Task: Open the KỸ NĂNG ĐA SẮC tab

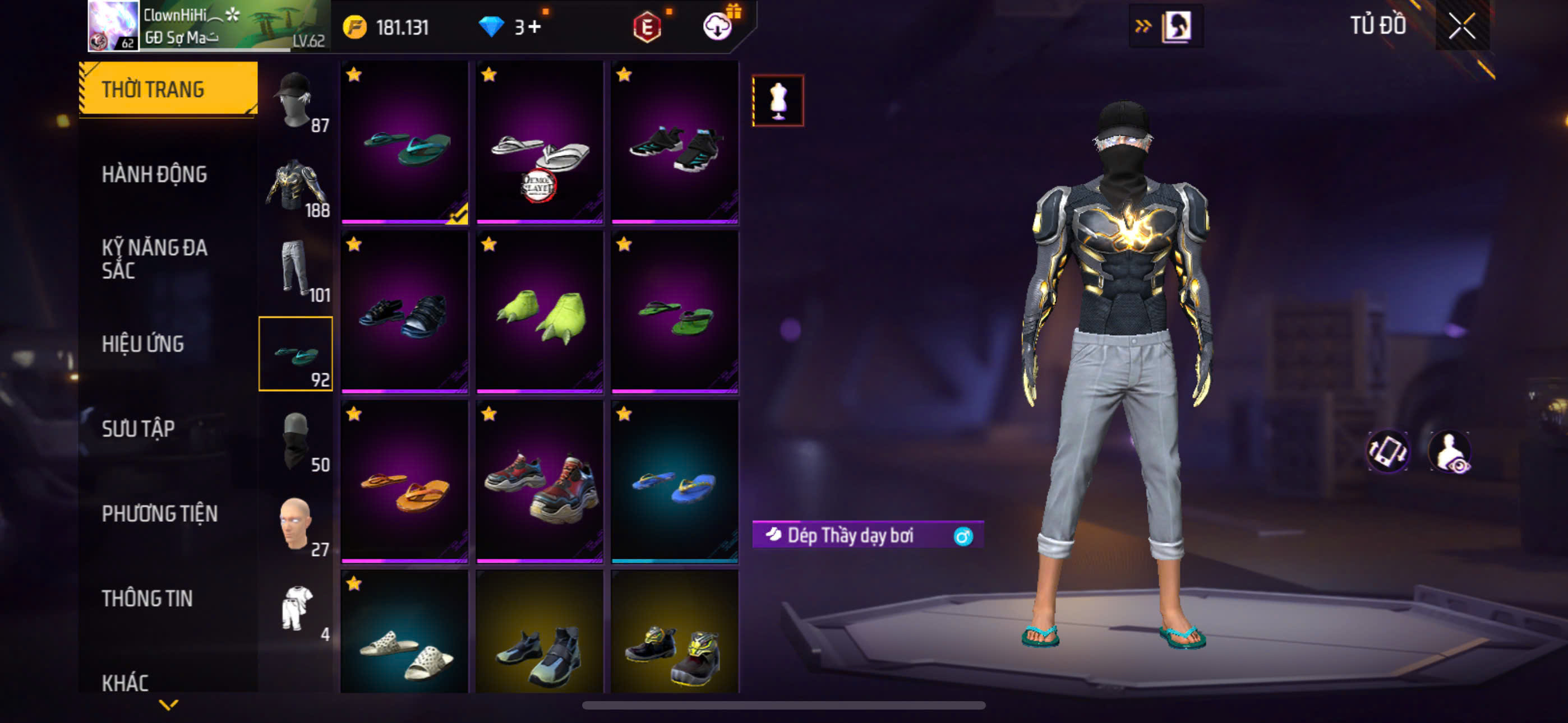Action: point(155,258)
